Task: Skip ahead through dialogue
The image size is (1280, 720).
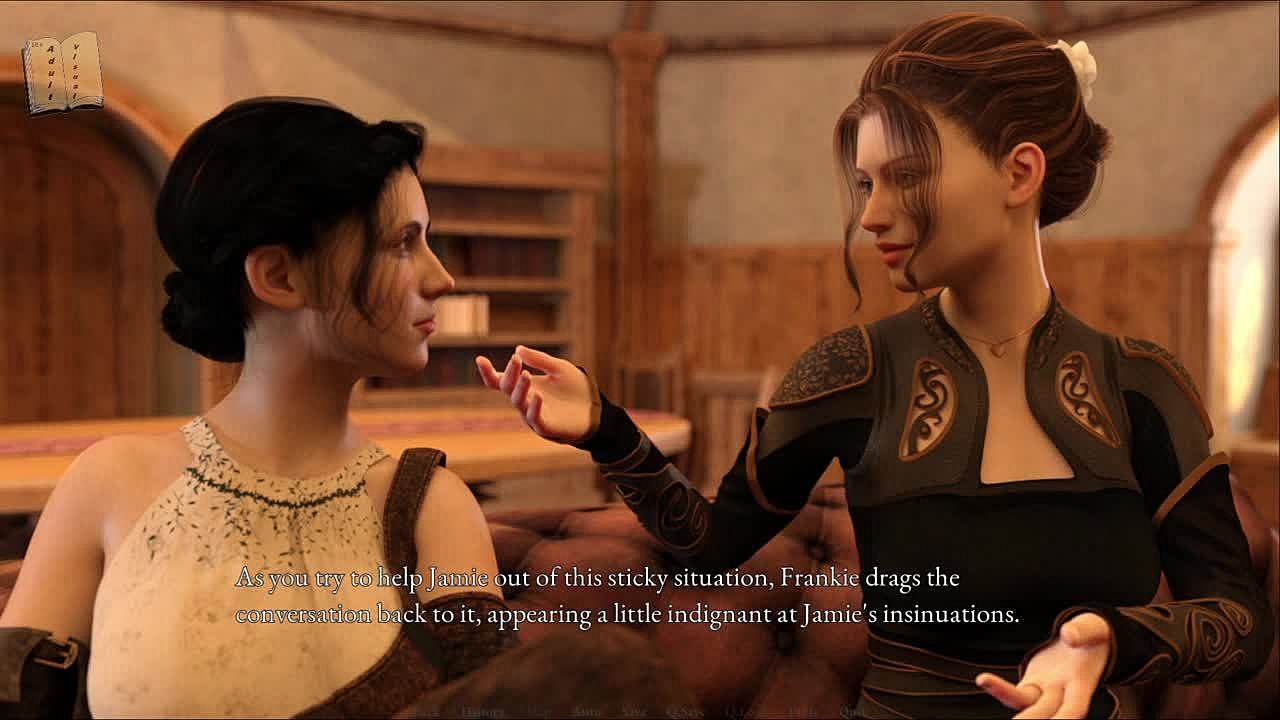Action: pos(539,712)
